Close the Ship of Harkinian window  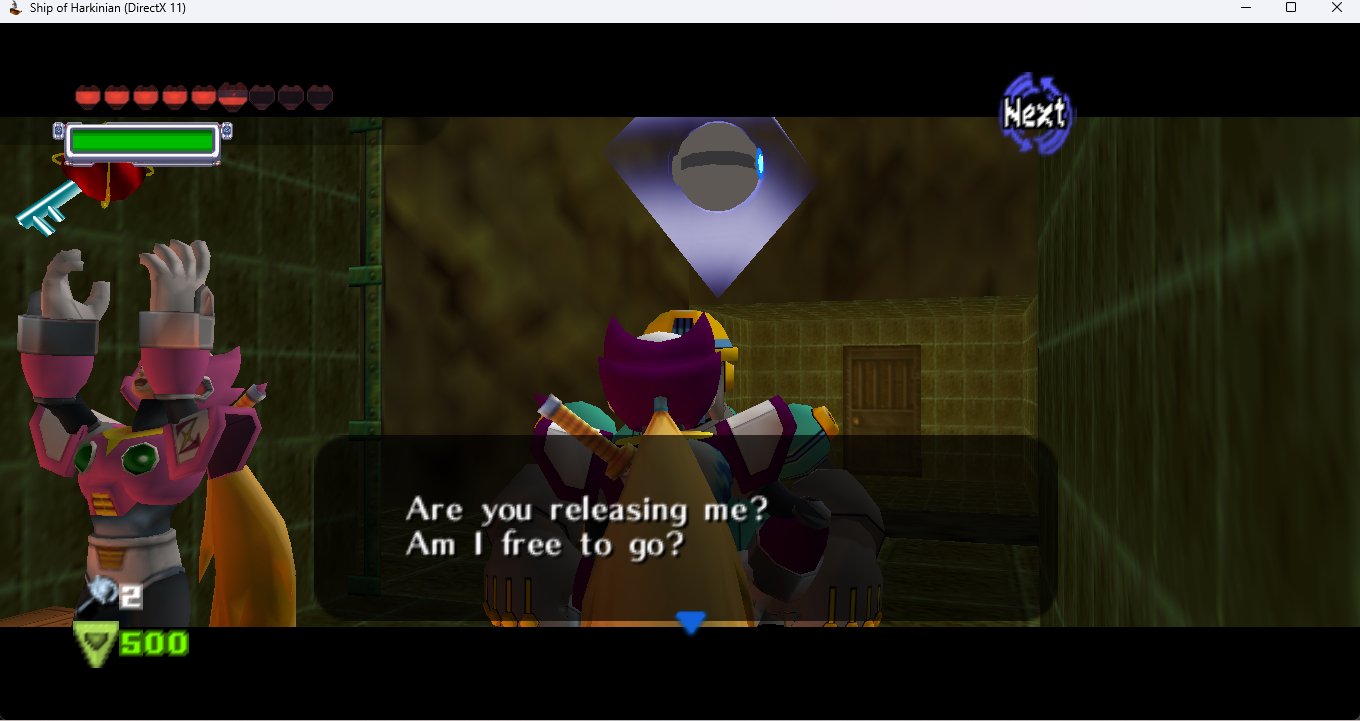point(1336,8)
